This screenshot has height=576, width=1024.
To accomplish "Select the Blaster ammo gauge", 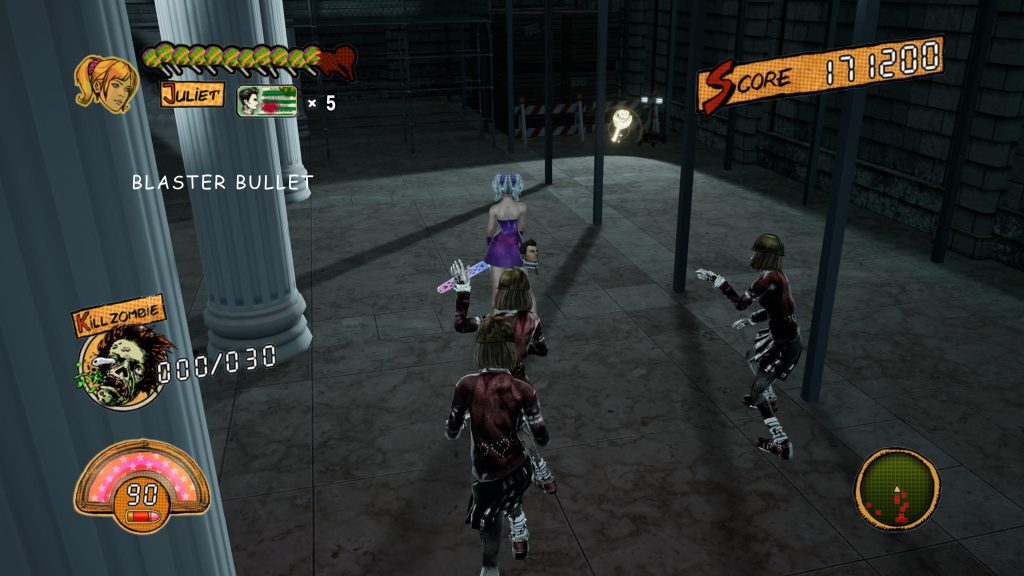I will coord(140,482).
